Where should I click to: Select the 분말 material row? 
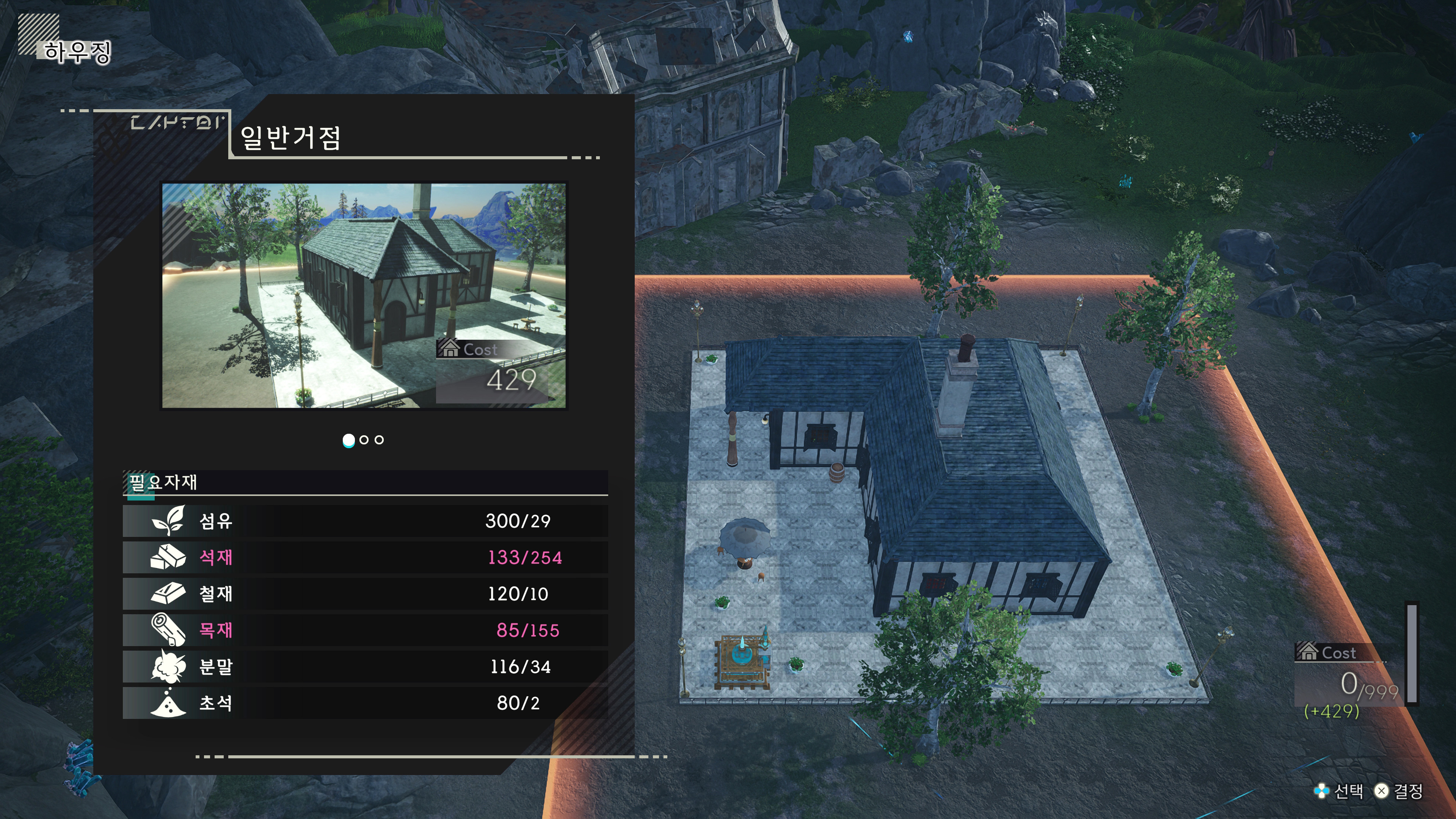[x=365, y=667]
